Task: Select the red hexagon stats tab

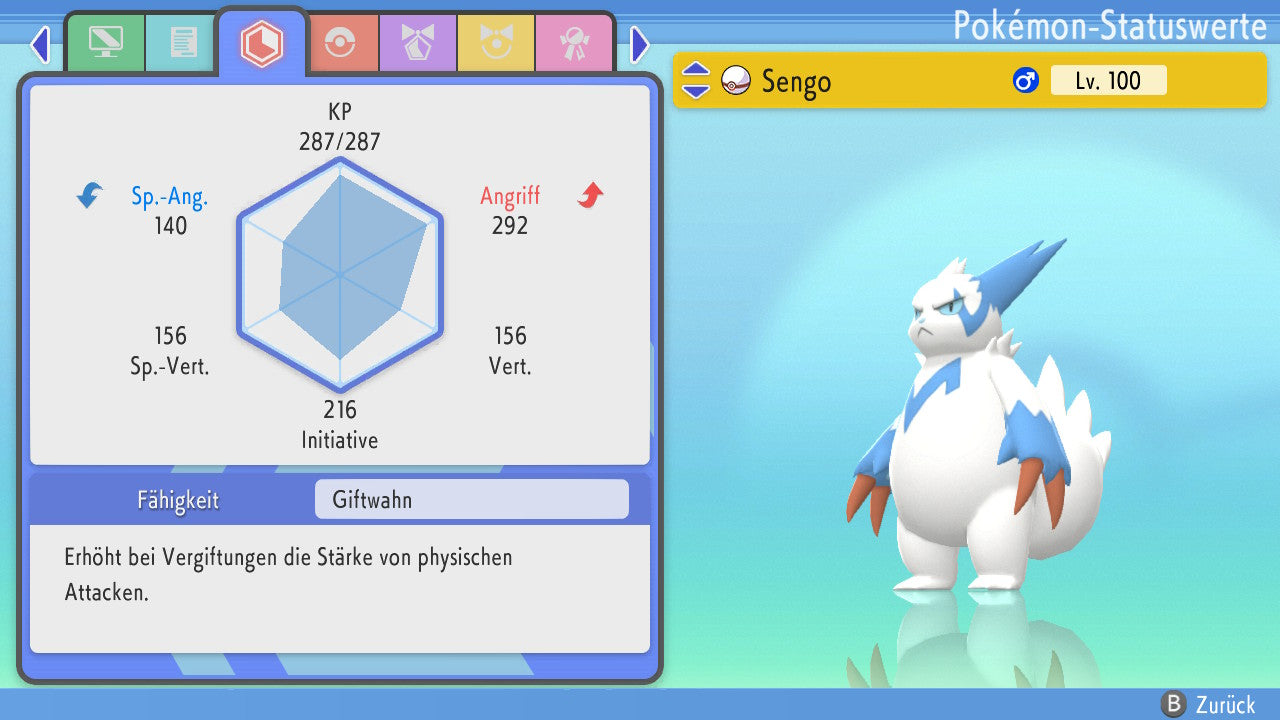Action: tap(262, 43)
